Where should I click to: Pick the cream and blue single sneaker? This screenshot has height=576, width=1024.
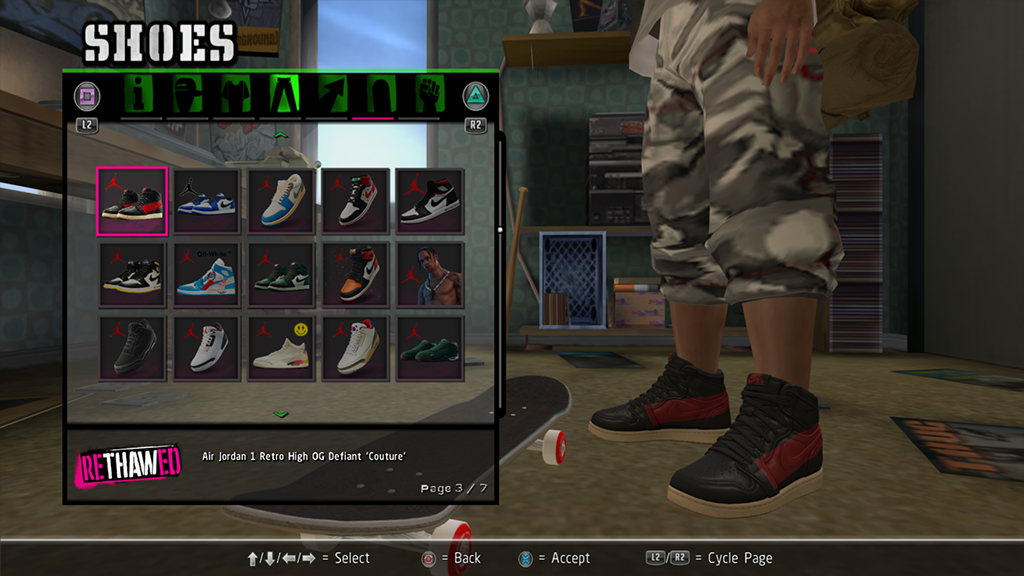281,200
